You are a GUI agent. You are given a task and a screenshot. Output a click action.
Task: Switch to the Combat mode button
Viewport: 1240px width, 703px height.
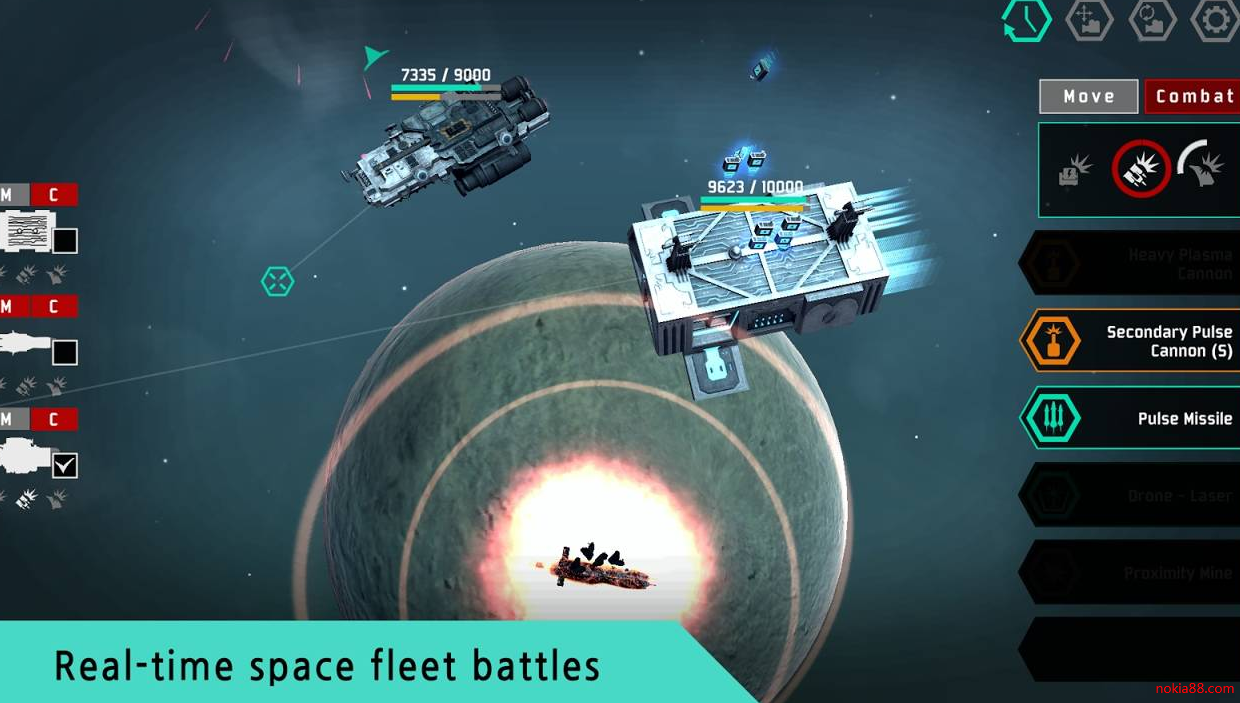(1193, 96)
